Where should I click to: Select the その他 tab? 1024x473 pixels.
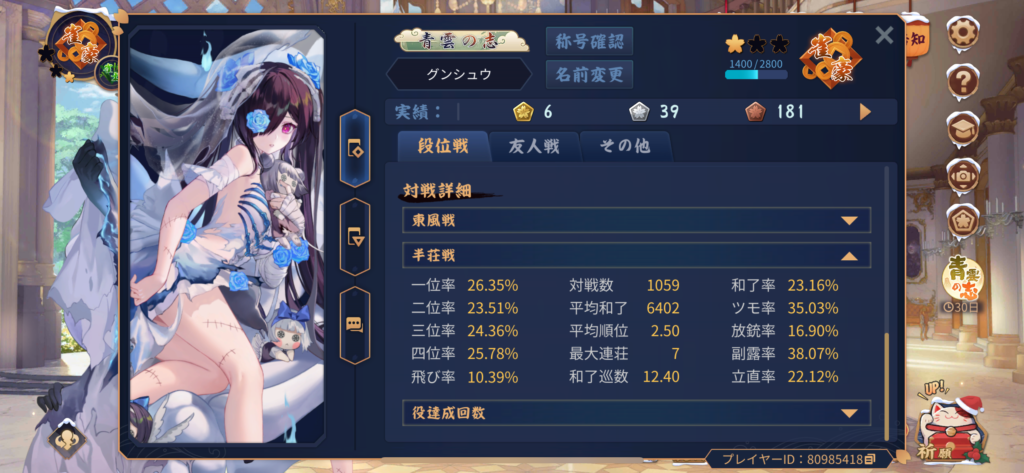(625, 147)
